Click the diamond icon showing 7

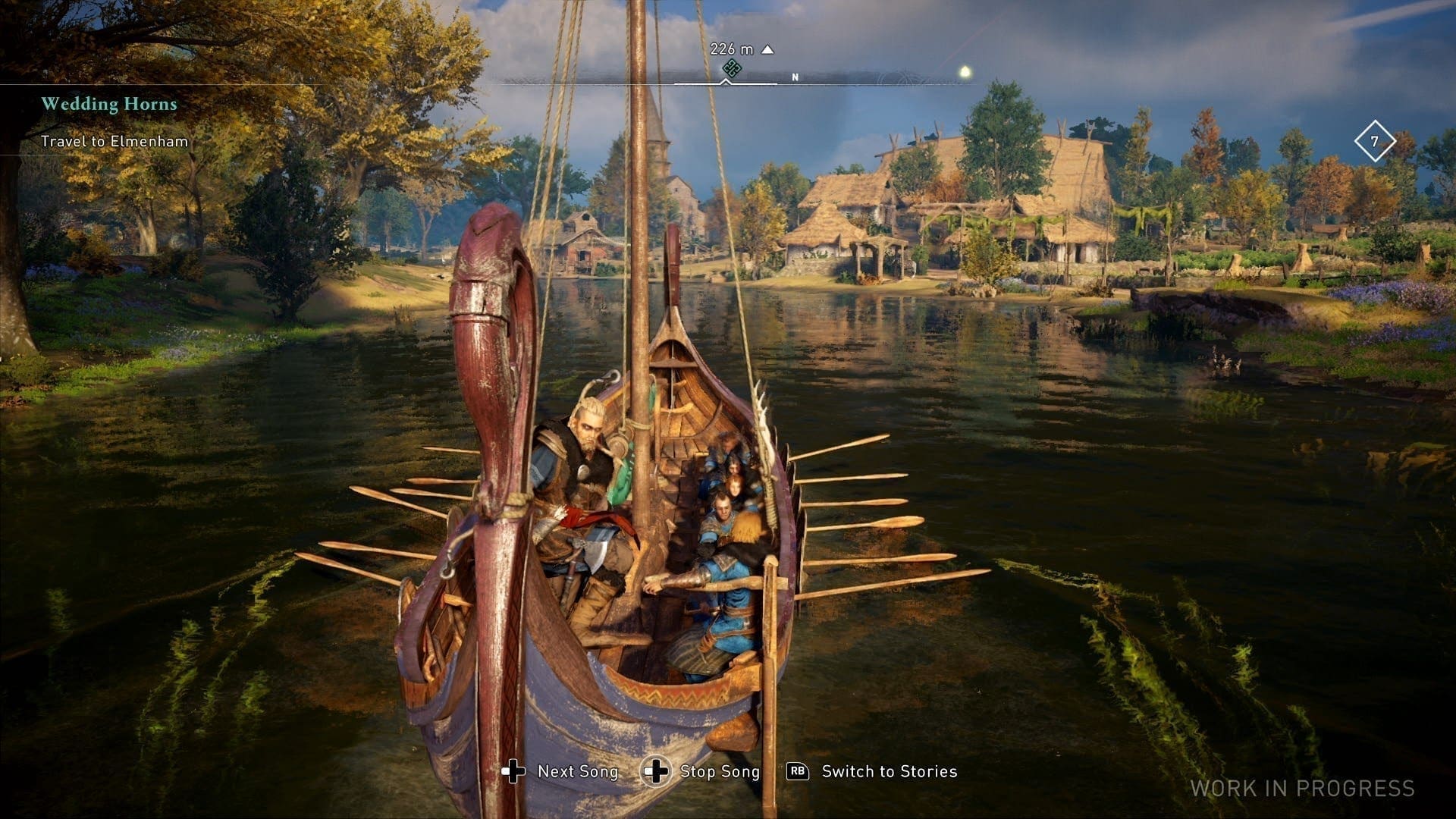[1374, 141]
